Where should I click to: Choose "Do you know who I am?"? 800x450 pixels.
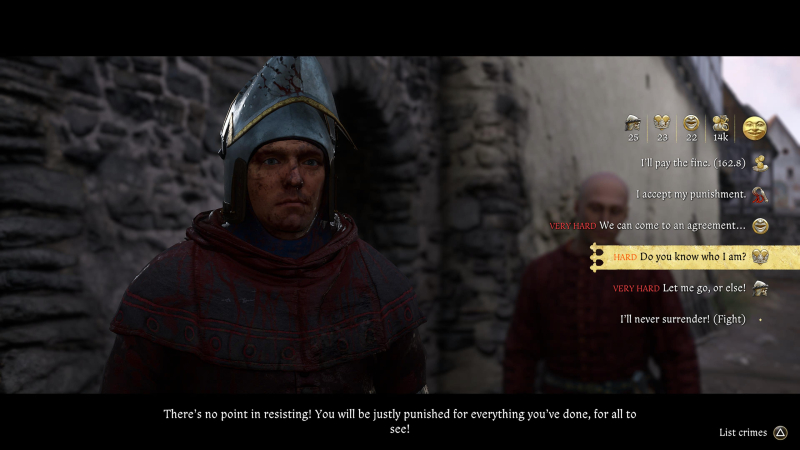pyautogui.click(x=692, y=257)
